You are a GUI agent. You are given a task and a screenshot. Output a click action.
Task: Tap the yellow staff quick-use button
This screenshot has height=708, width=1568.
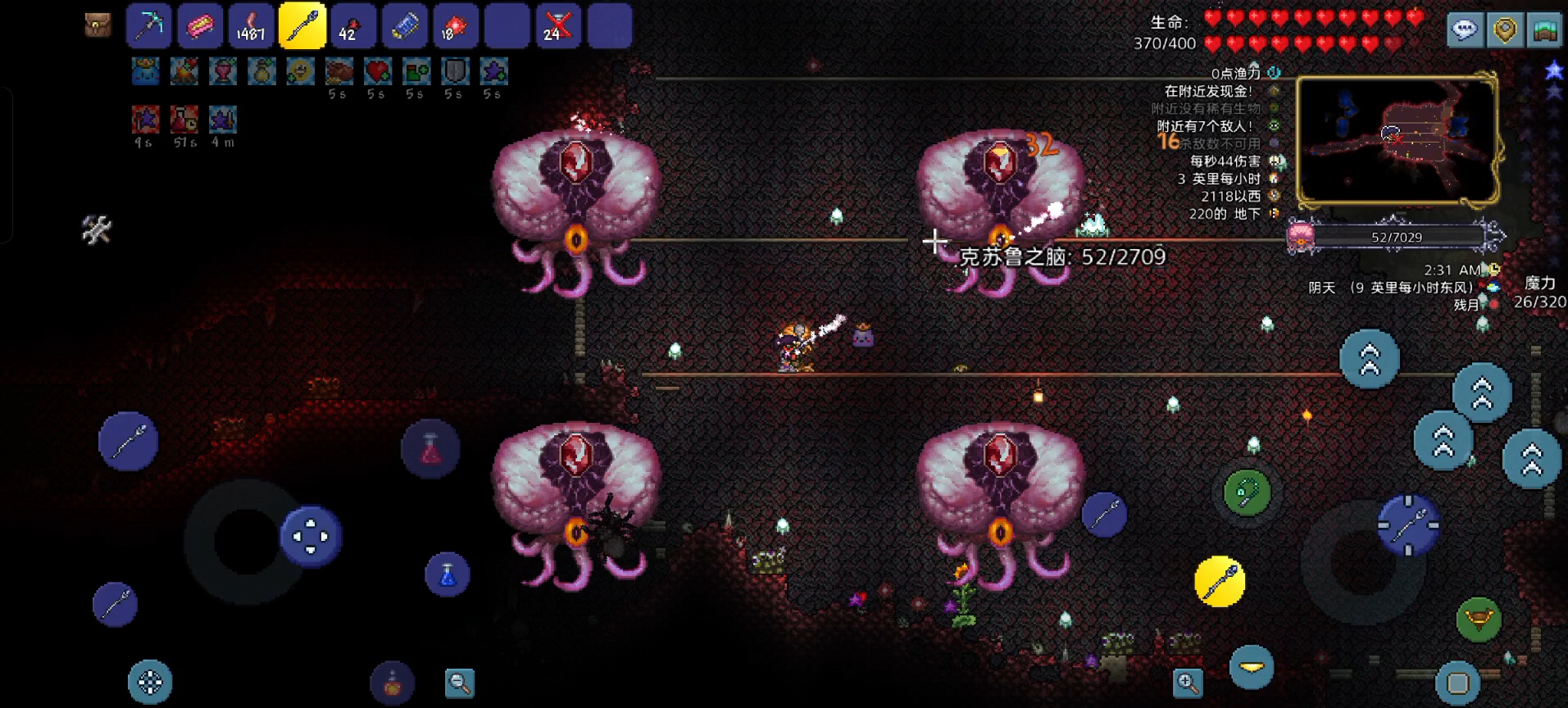click(x=1220, y=582)
